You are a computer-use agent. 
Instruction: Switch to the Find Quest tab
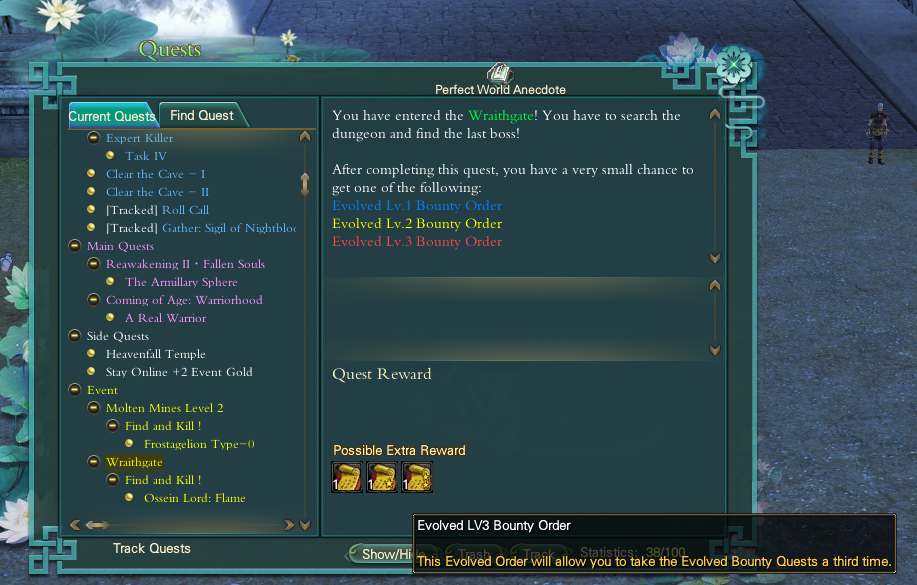(202, 116)
